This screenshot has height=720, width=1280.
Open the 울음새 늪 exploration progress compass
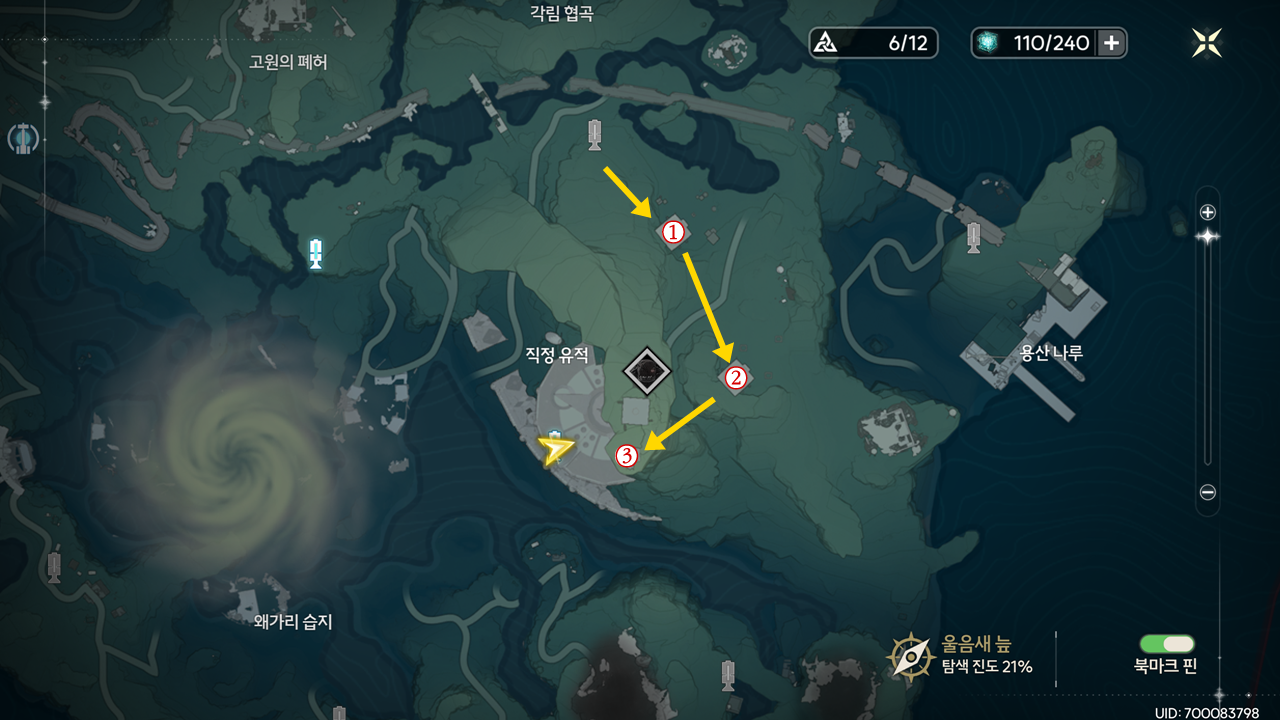tap(912, 656)
